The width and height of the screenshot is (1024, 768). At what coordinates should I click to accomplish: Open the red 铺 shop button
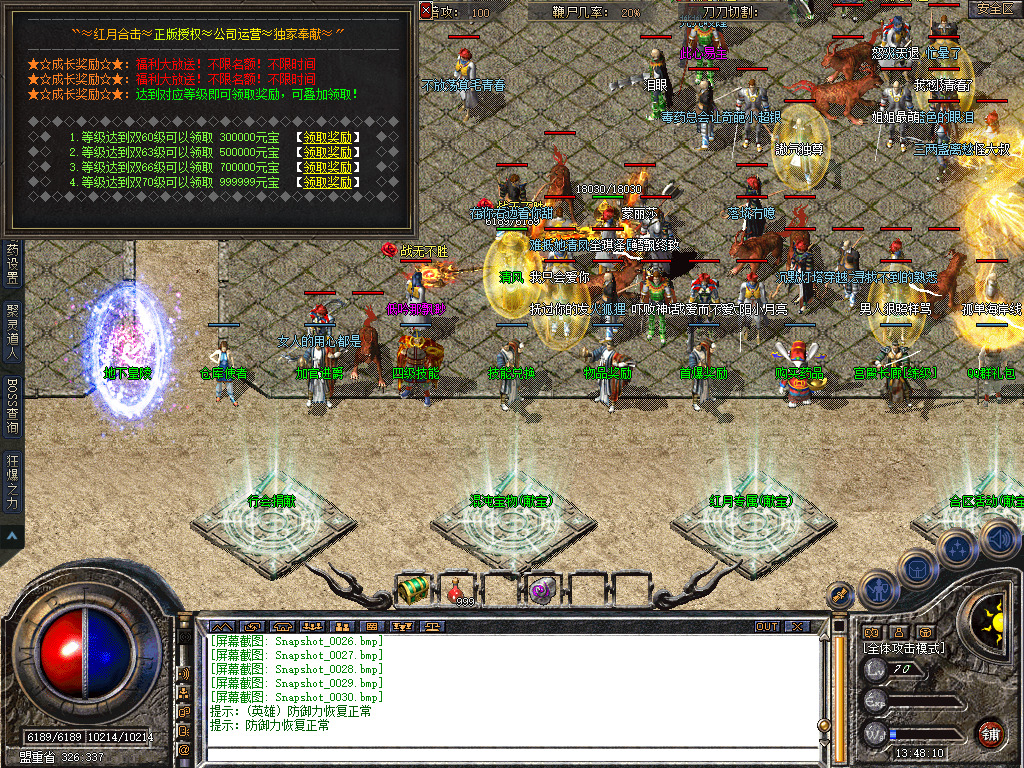[990, 733]
